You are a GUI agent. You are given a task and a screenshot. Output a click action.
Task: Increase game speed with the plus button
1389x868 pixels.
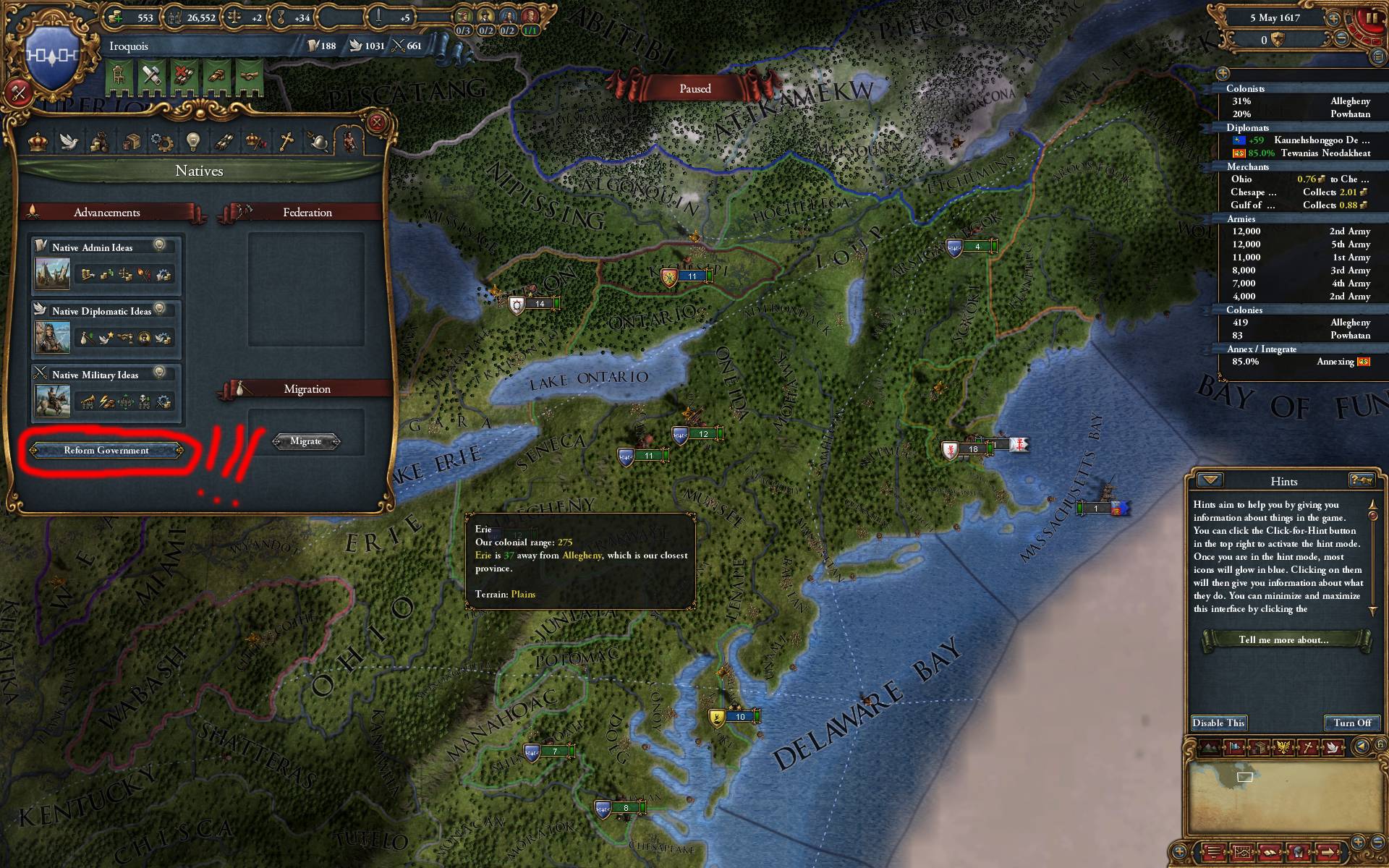(1332, 19)
